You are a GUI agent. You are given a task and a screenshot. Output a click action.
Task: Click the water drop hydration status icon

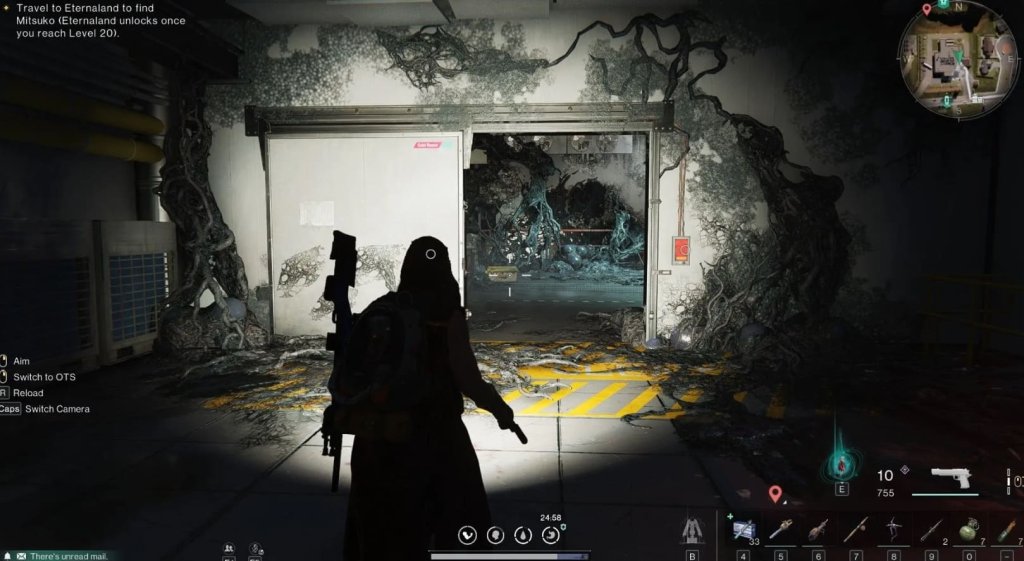point(523,535)
